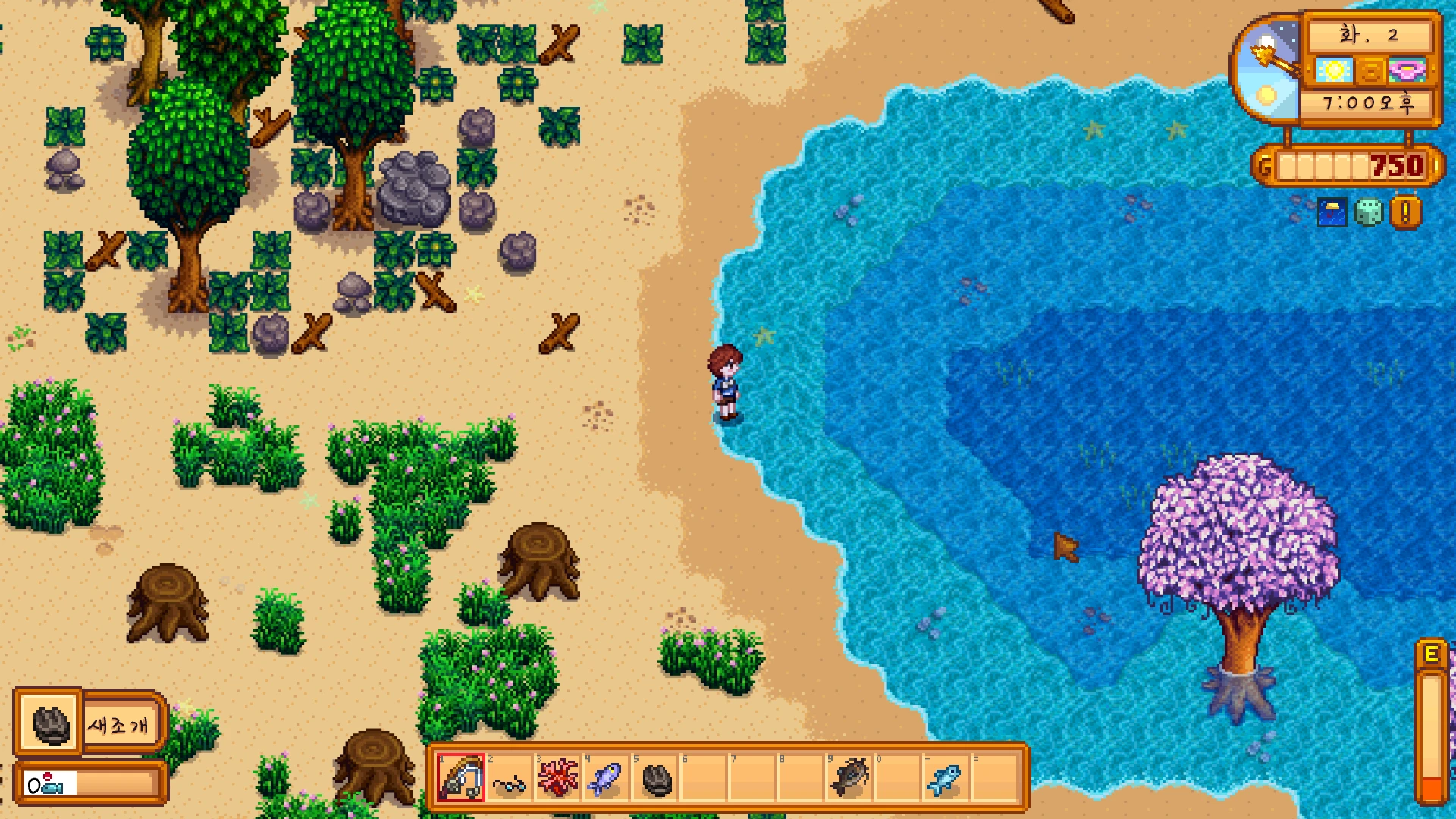Select the fishing rod hotbar slot
The height and width of the screenshot is (819, 1456).
[x=460, y=778]
